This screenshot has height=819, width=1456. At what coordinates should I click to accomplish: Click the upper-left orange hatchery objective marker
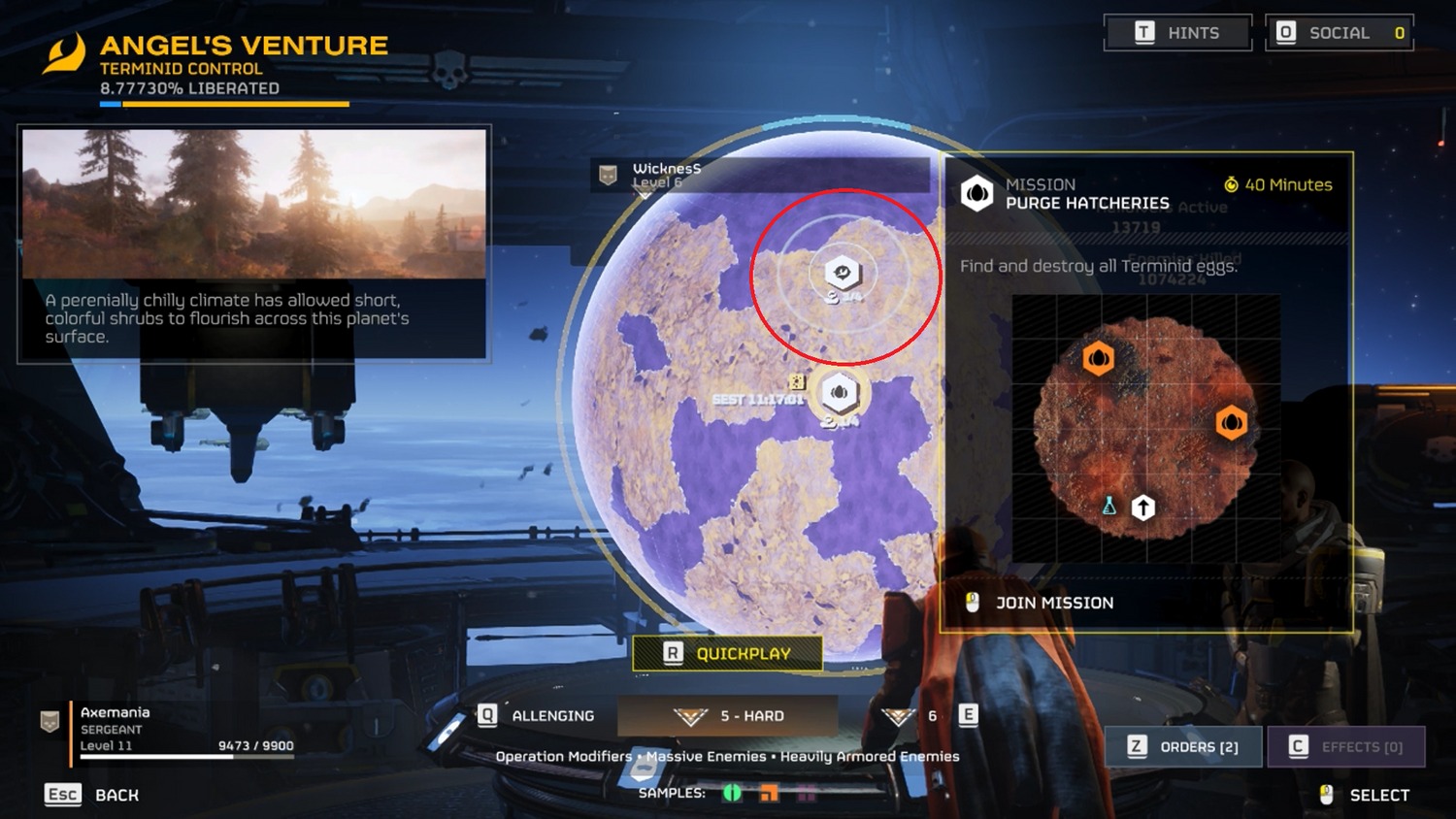point(1098,359)
